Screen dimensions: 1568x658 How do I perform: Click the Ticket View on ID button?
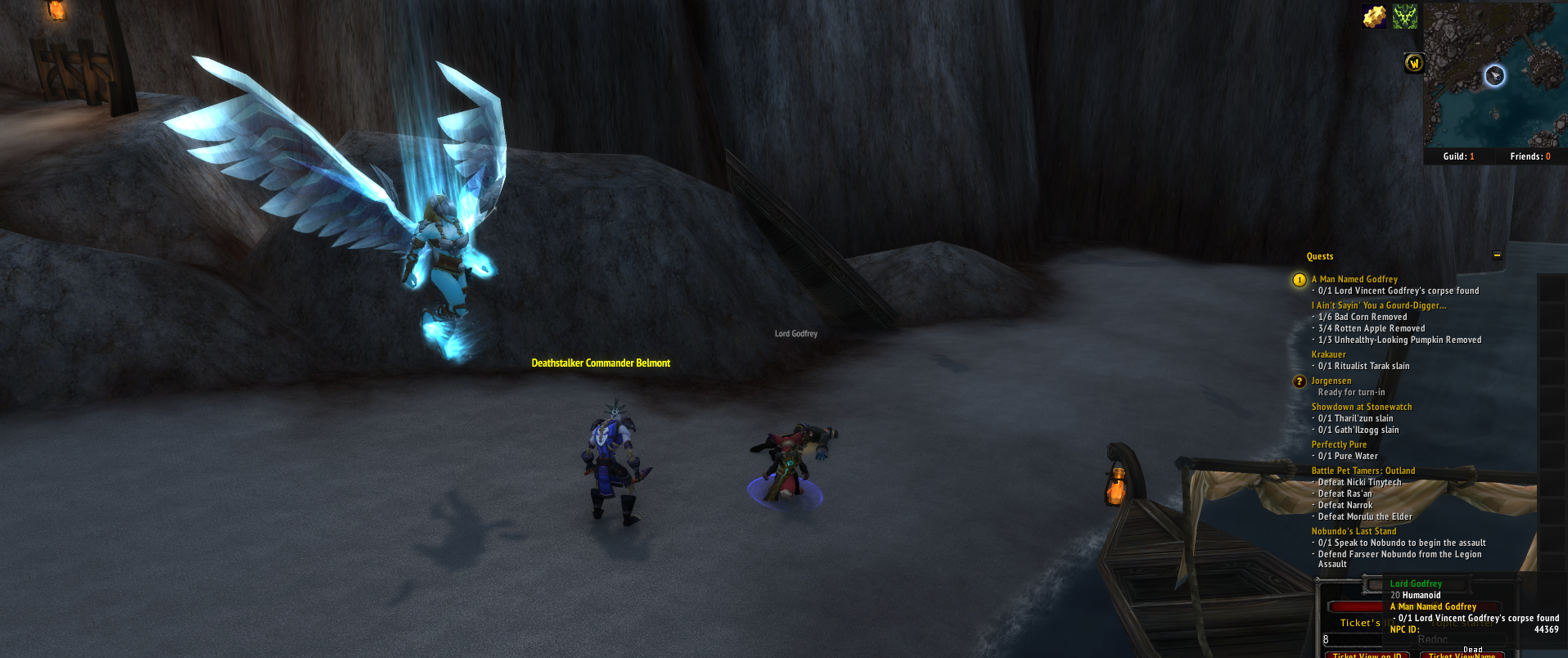point(1367,655)
